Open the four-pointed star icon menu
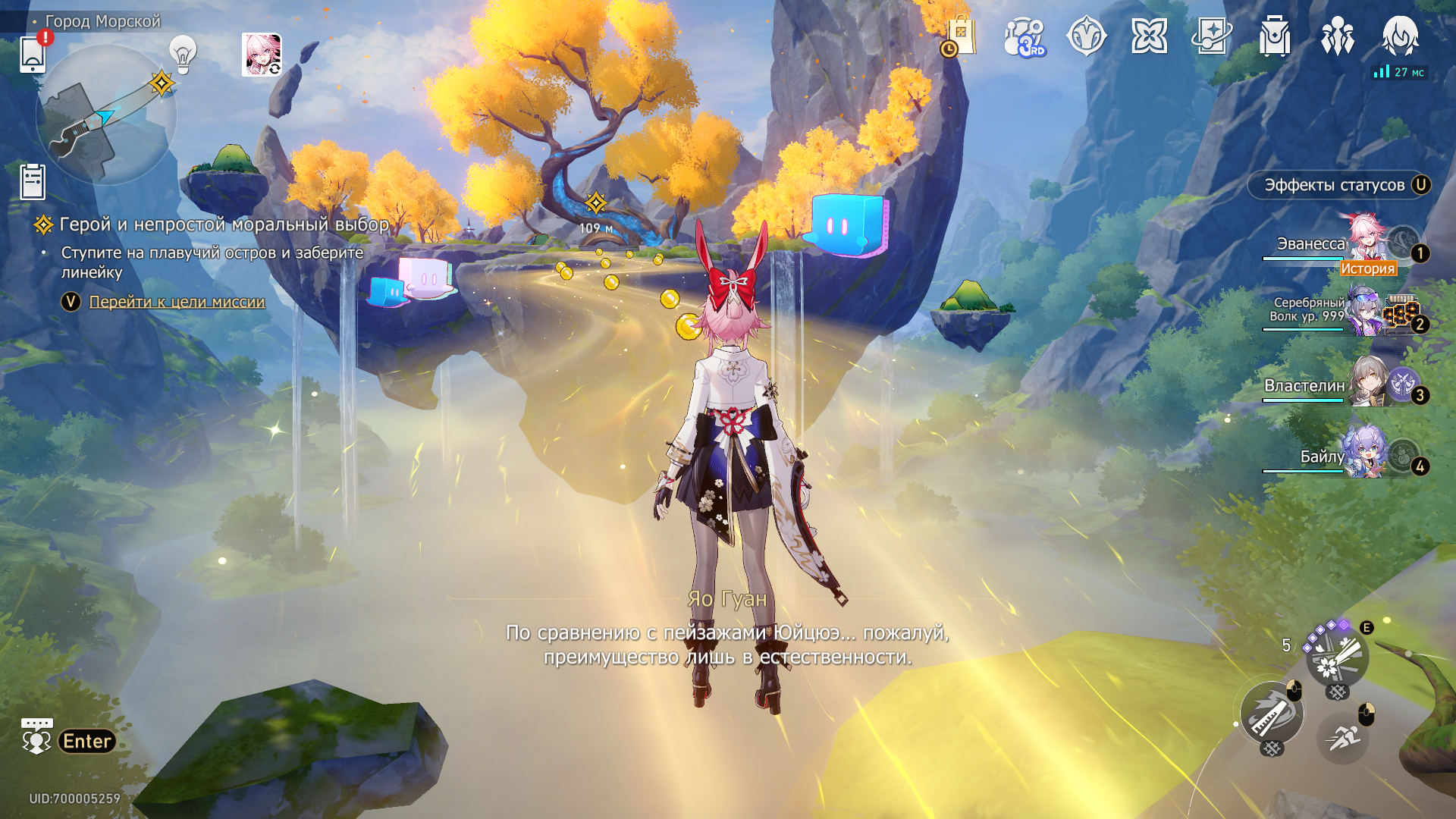1456x819 pixels. click(1149, 36)
